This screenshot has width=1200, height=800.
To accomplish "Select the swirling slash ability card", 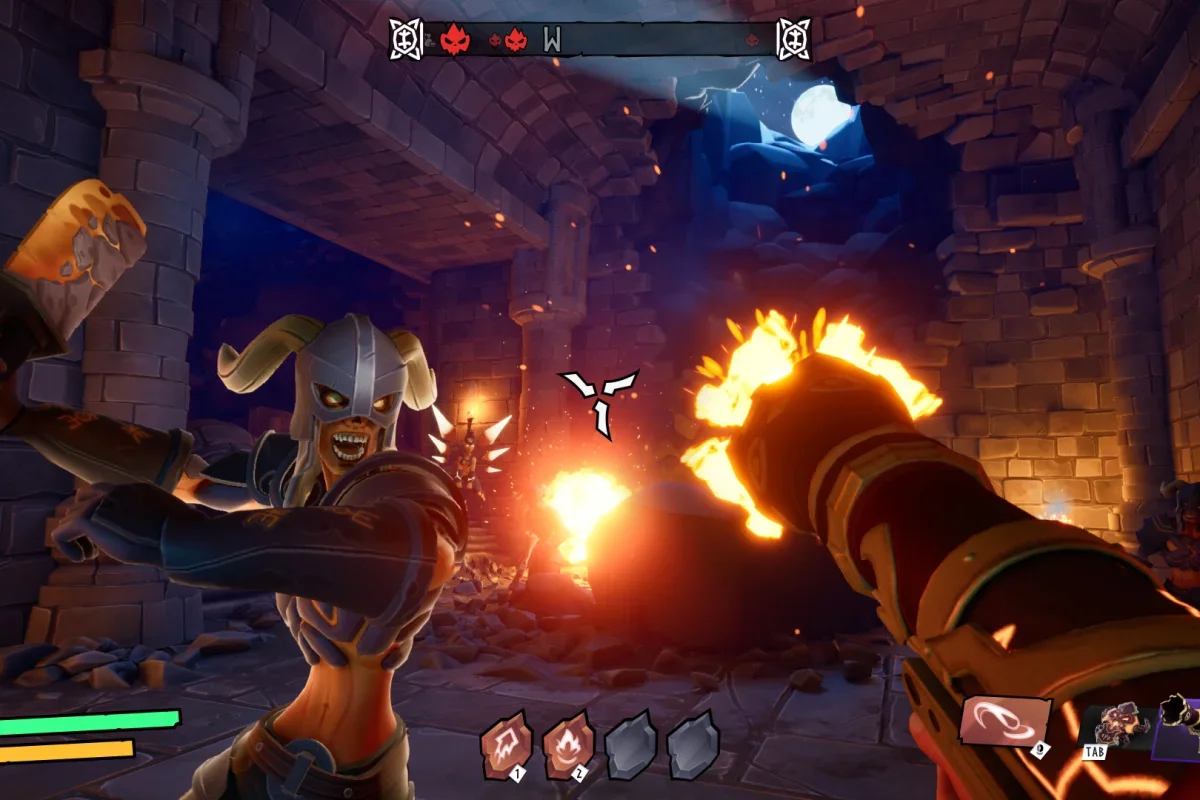I will pos(1005,721).
